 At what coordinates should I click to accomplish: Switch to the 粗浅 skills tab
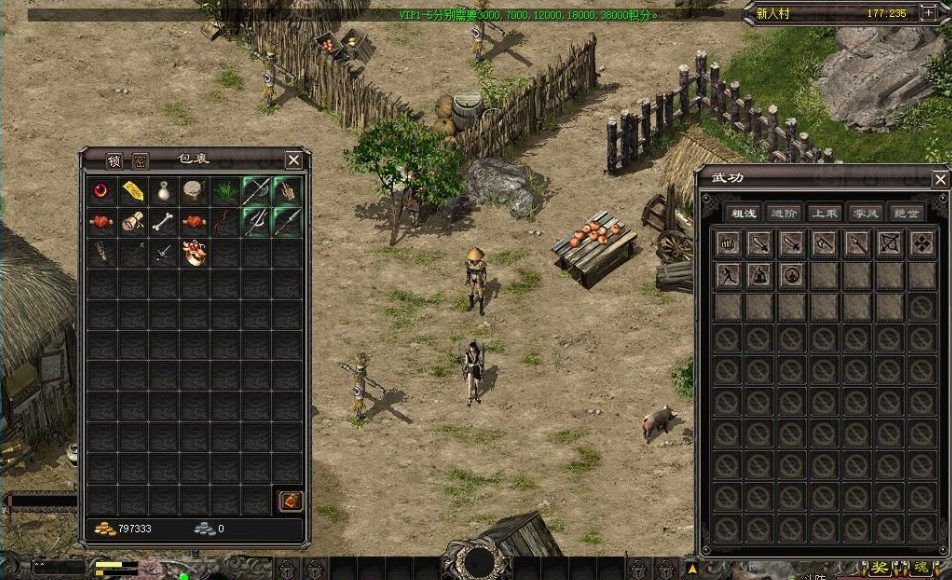(743, 213)
